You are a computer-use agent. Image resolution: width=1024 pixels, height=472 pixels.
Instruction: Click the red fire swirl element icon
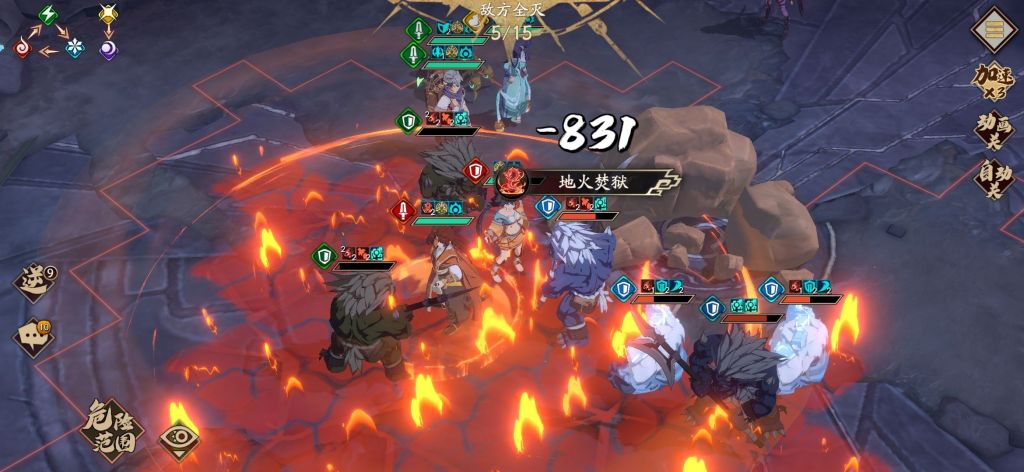[x=21, y=47]
